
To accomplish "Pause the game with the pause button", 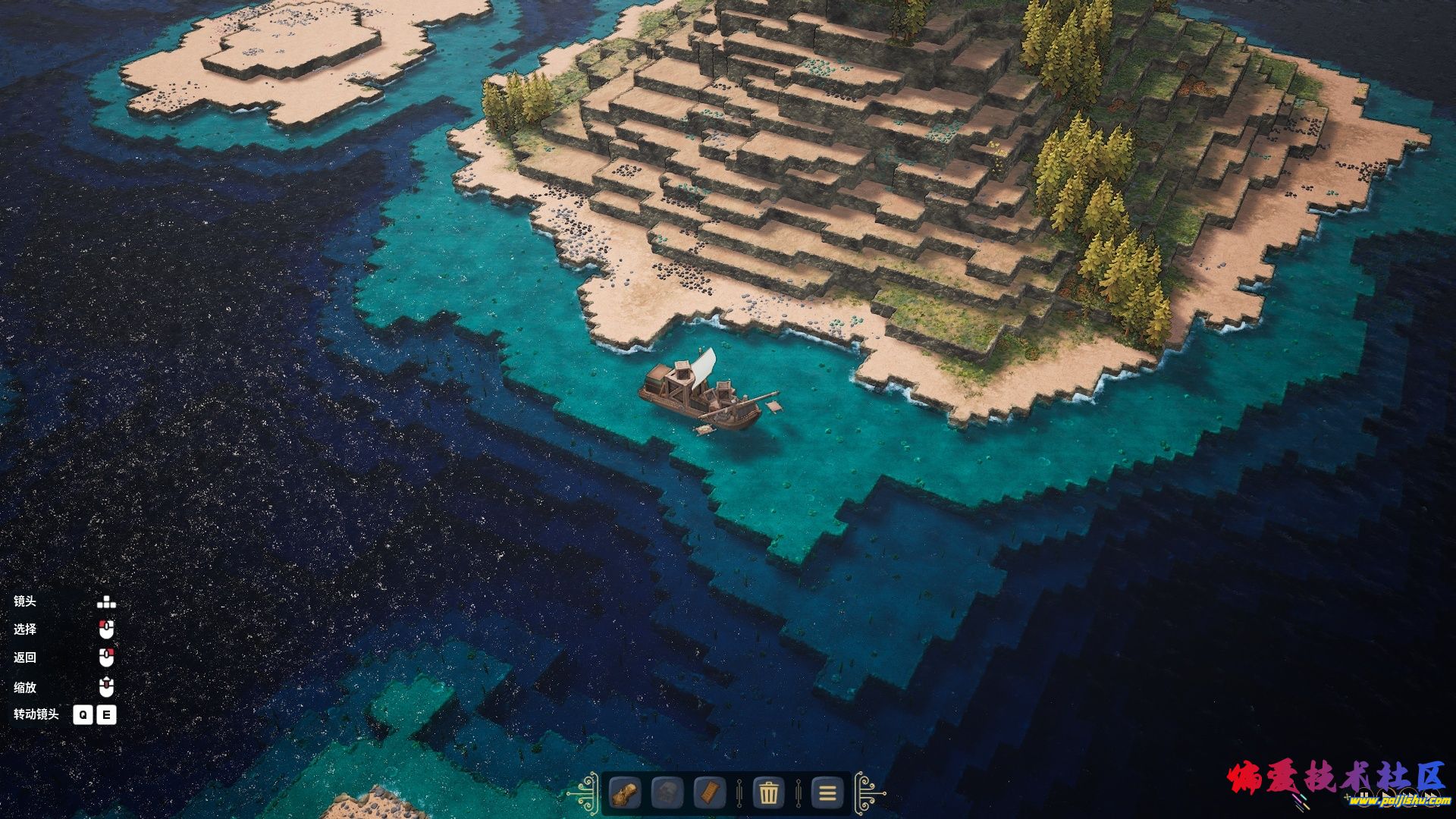I will click(x=1363, y=797).
